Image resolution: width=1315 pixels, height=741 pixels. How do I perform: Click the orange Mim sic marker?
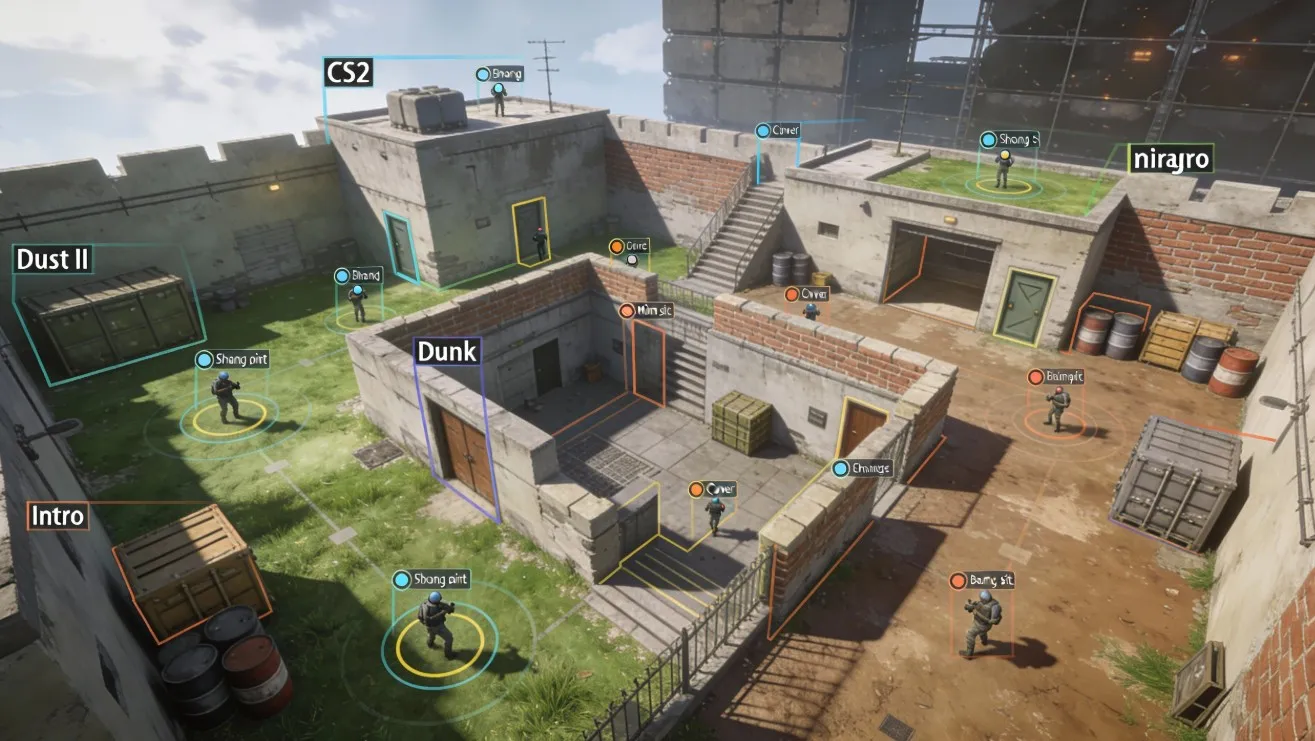click(627, 310)
